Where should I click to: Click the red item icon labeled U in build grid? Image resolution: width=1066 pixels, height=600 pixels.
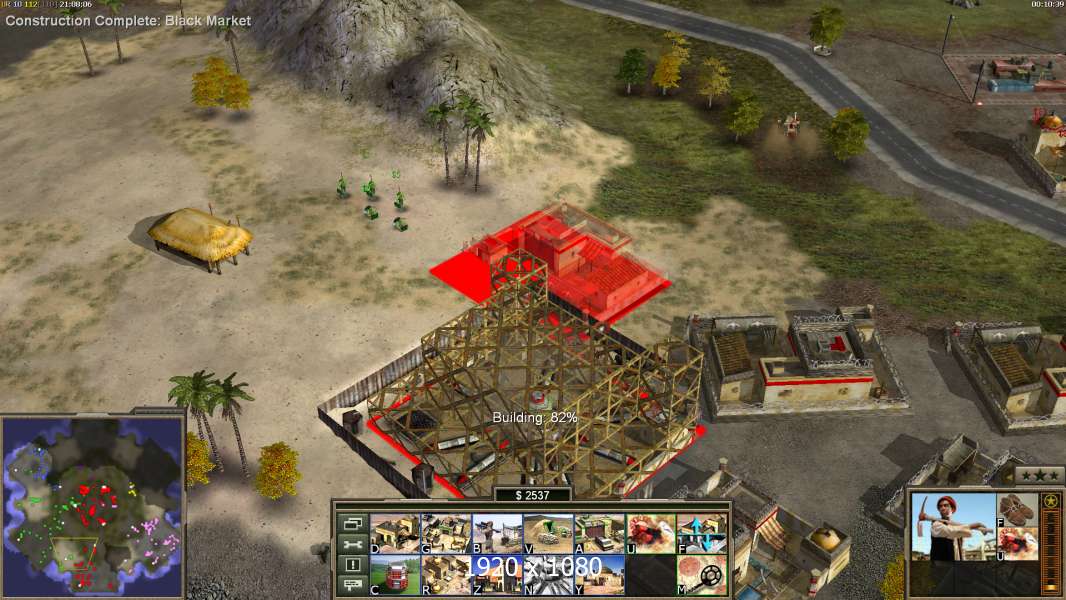click(650, 534)
